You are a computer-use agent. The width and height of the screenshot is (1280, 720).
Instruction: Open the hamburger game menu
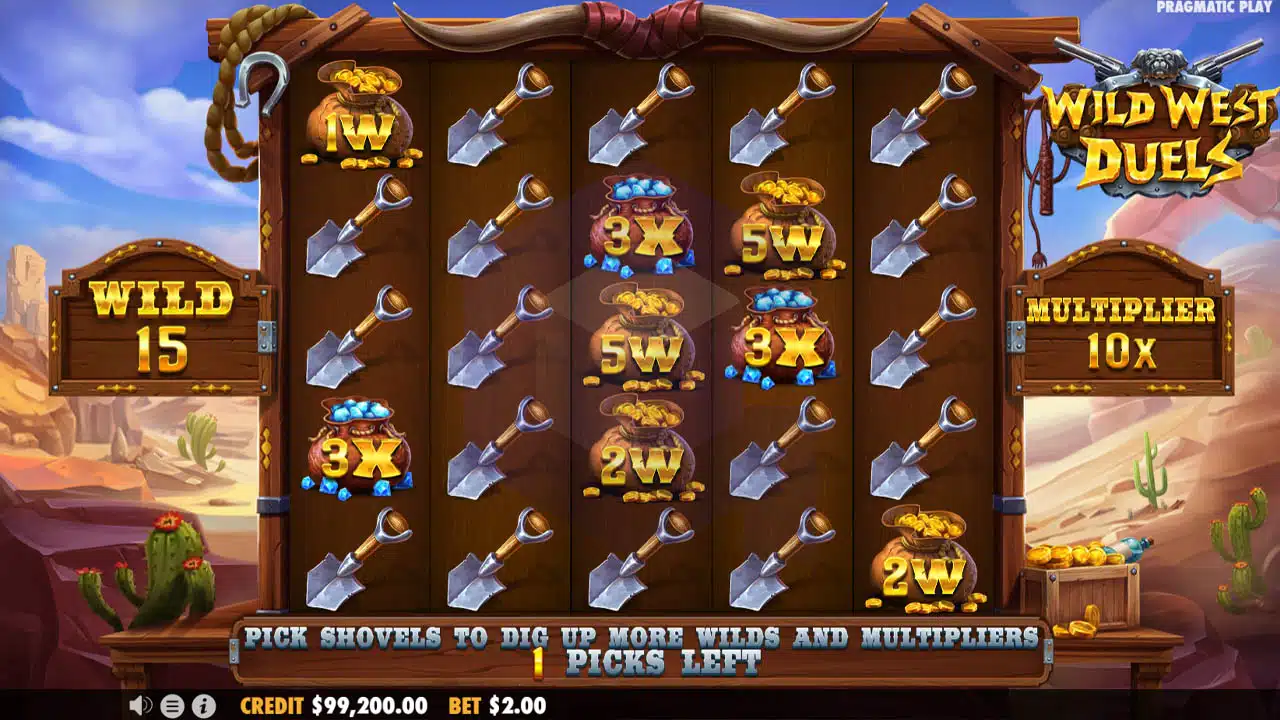tap(170, 706)
